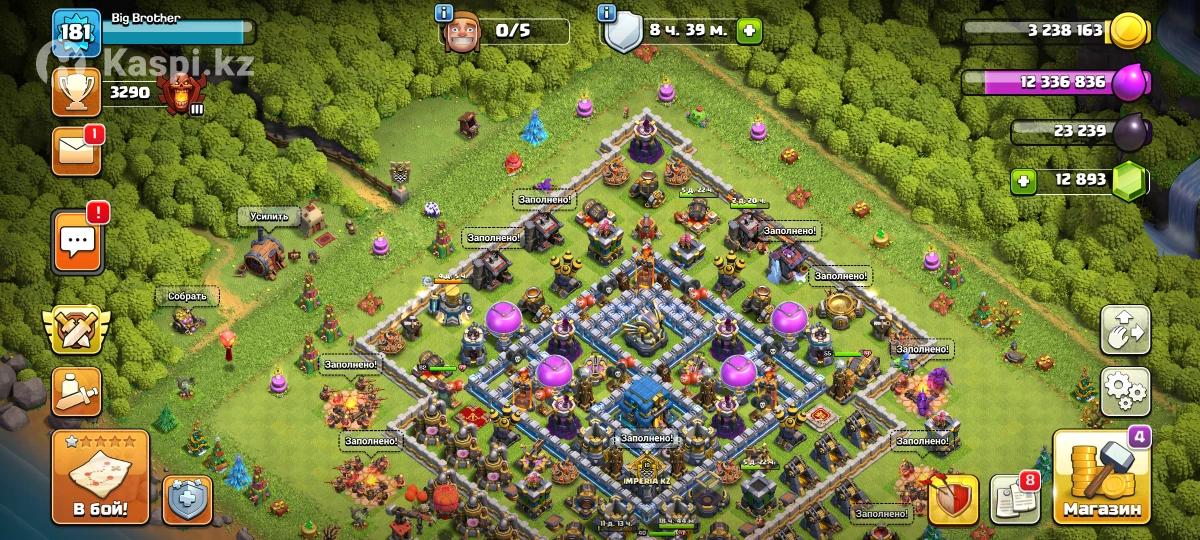Open the chat speech bubble button

point(77,241)
